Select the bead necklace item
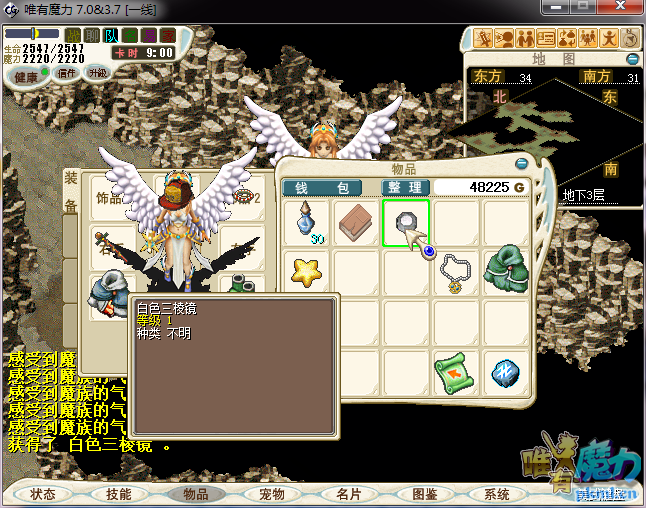The width and height of the screenshot is (646, 508). click(457, 272)
